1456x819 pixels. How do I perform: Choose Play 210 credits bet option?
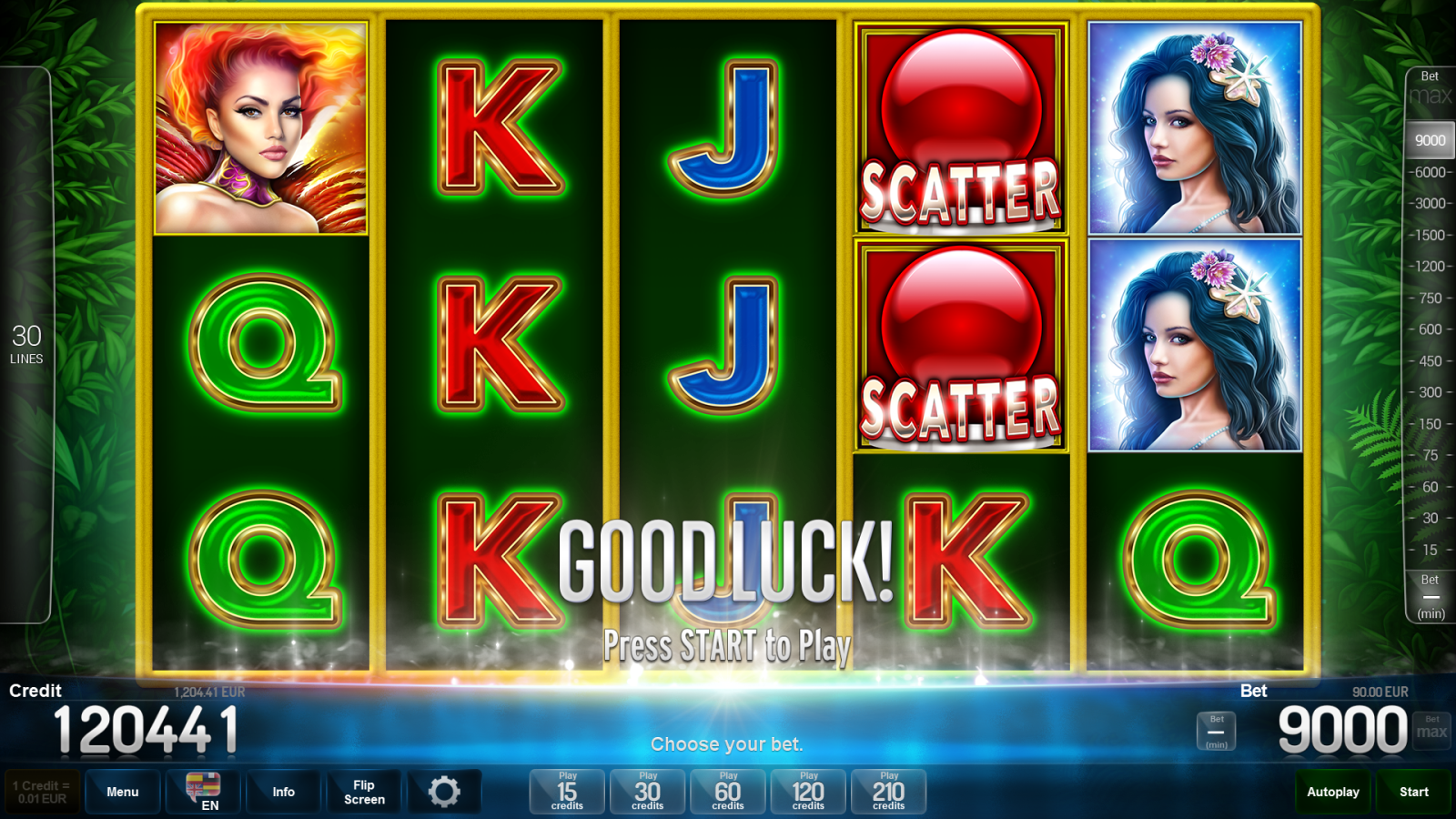[888, 791]
